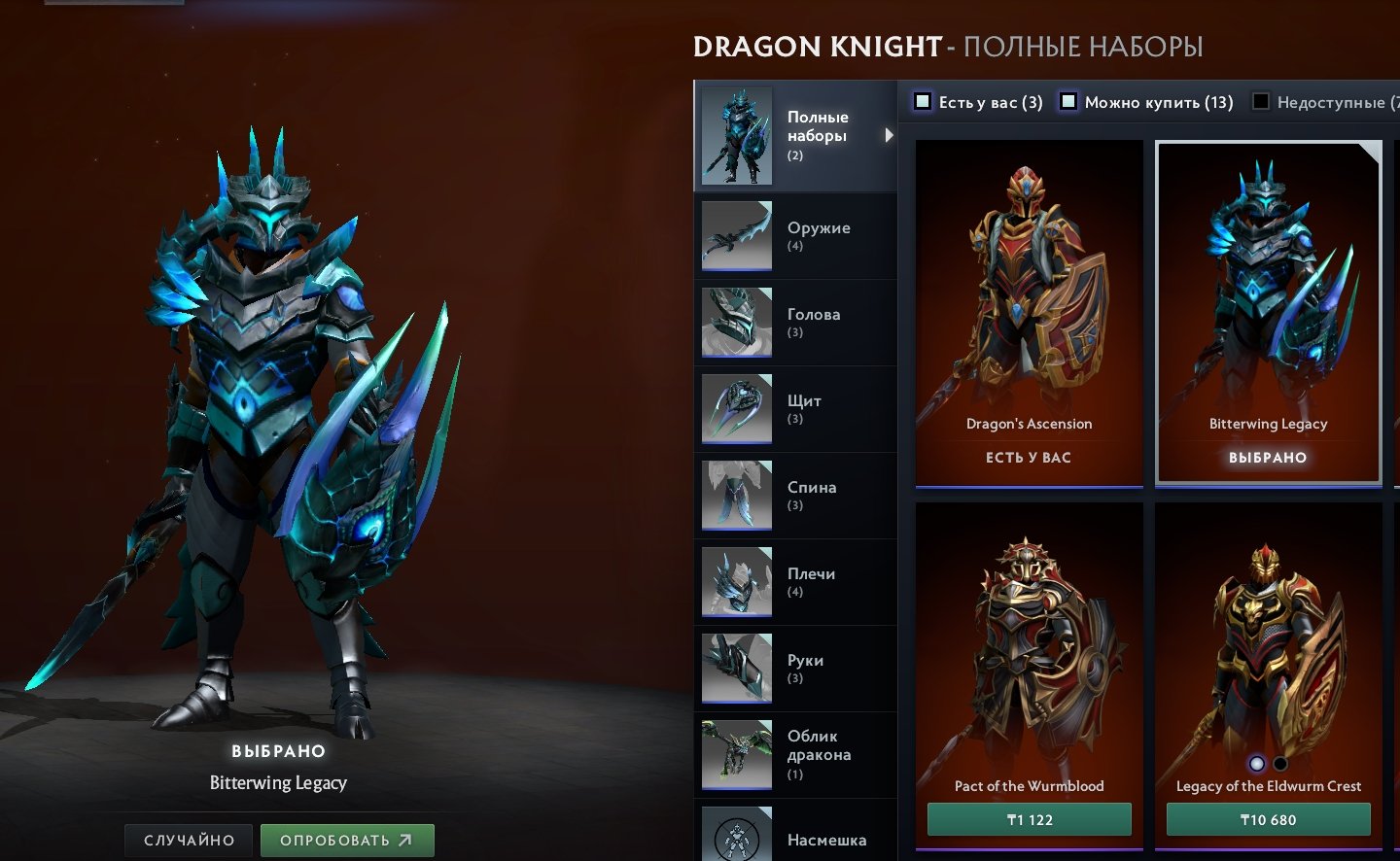Screen dimensions: 1400x861
Task: Open the Спина back slot category
Action: coord(736,495)
